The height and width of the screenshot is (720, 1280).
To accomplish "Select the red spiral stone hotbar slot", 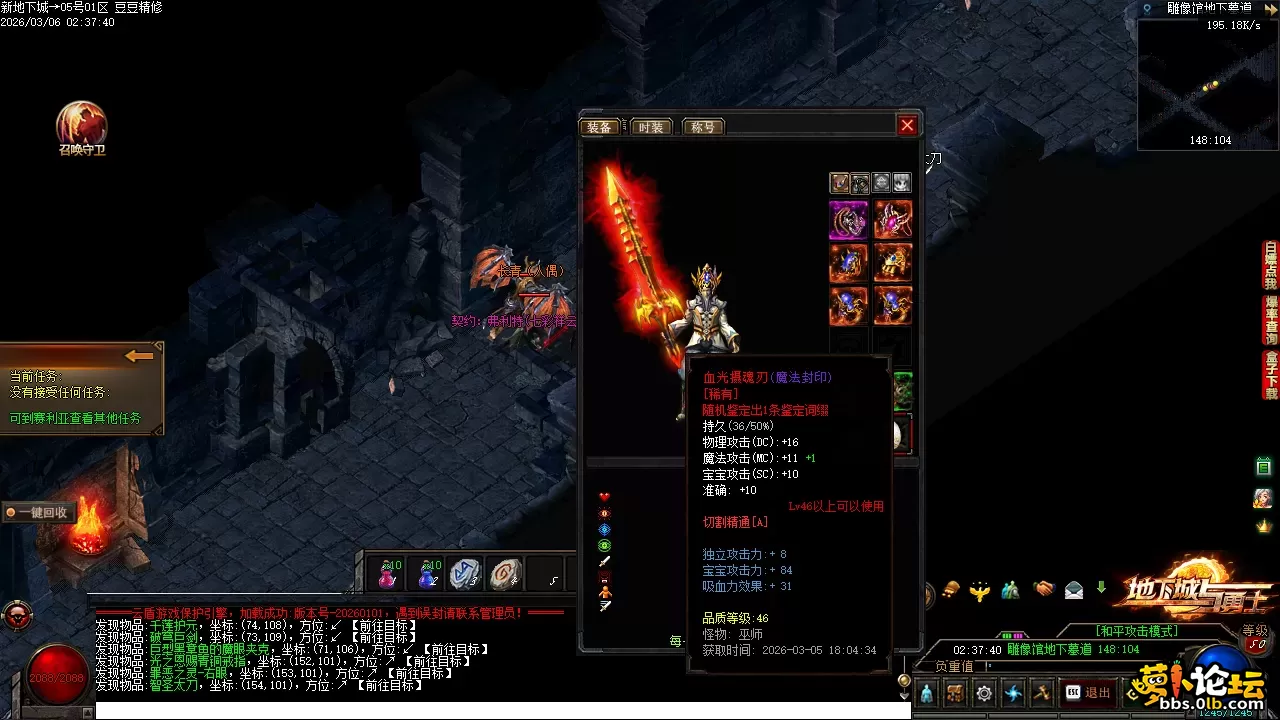I will coord(506,574).
